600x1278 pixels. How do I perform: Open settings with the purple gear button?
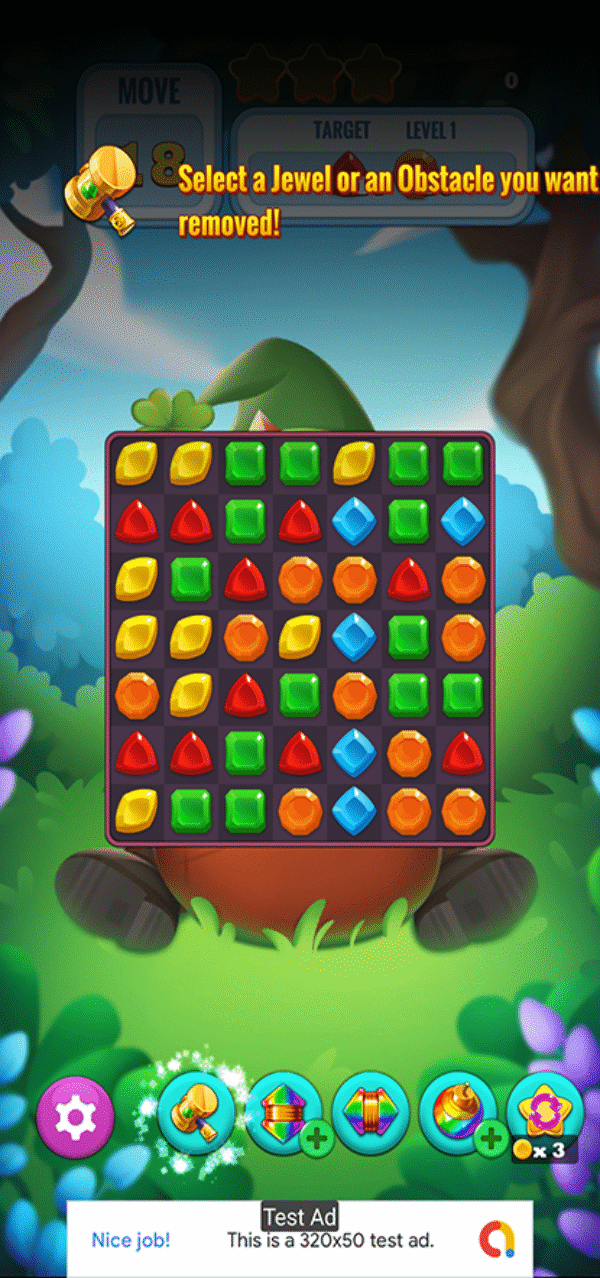pos(75,1116)
